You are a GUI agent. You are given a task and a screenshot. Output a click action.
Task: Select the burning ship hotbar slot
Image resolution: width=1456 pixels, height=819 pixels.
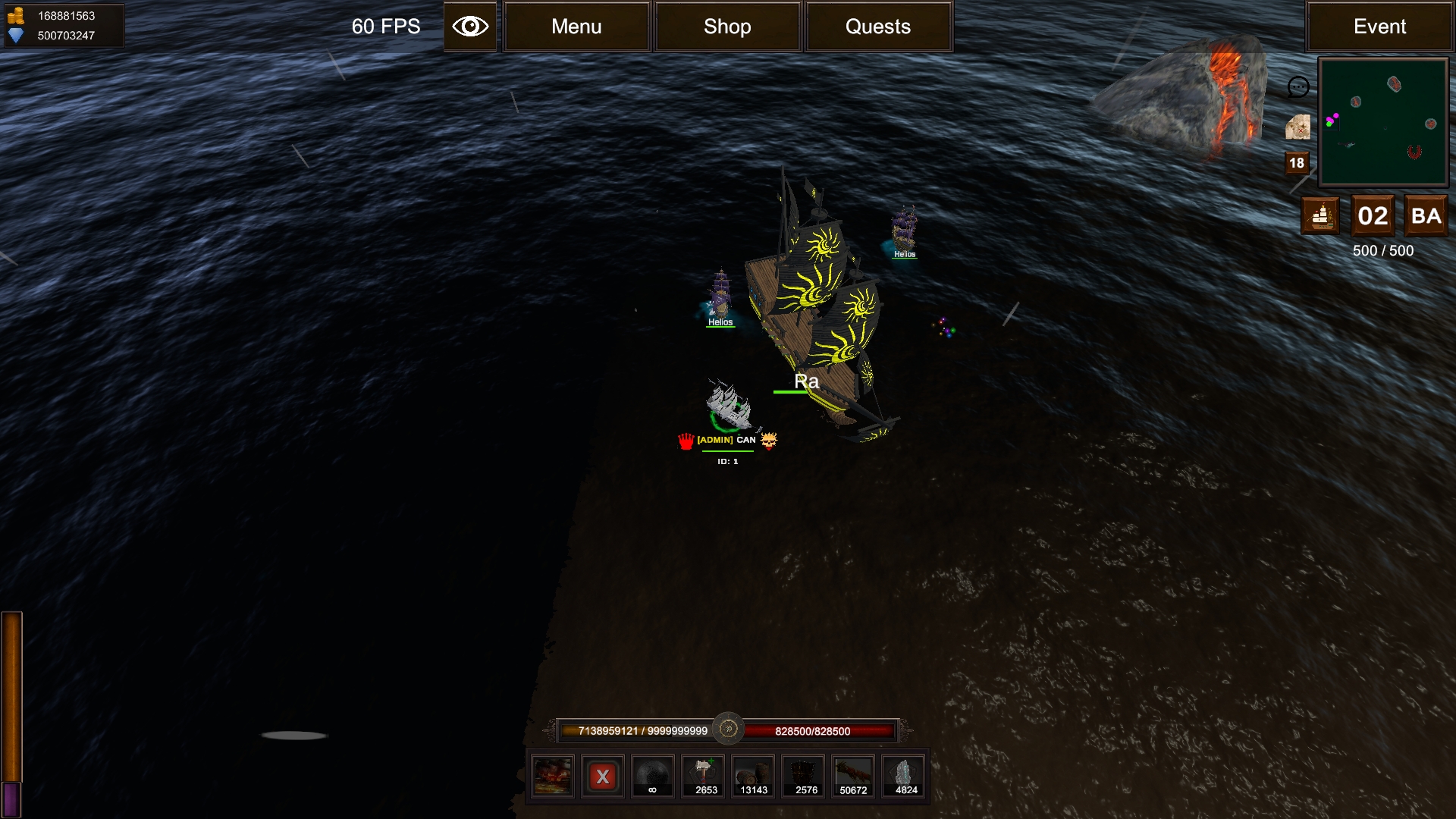coord(553,776)
